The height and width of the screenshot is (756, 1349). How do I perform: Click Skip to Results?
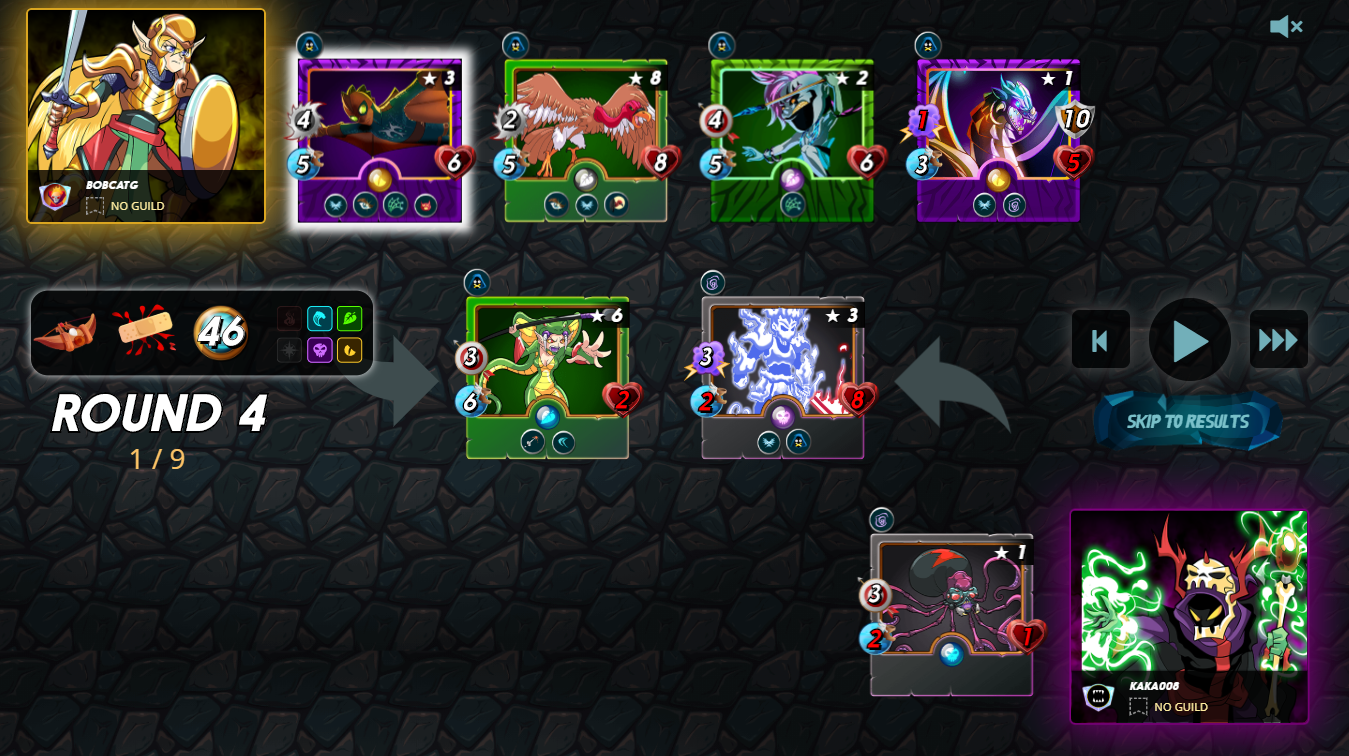(1188, 421)
